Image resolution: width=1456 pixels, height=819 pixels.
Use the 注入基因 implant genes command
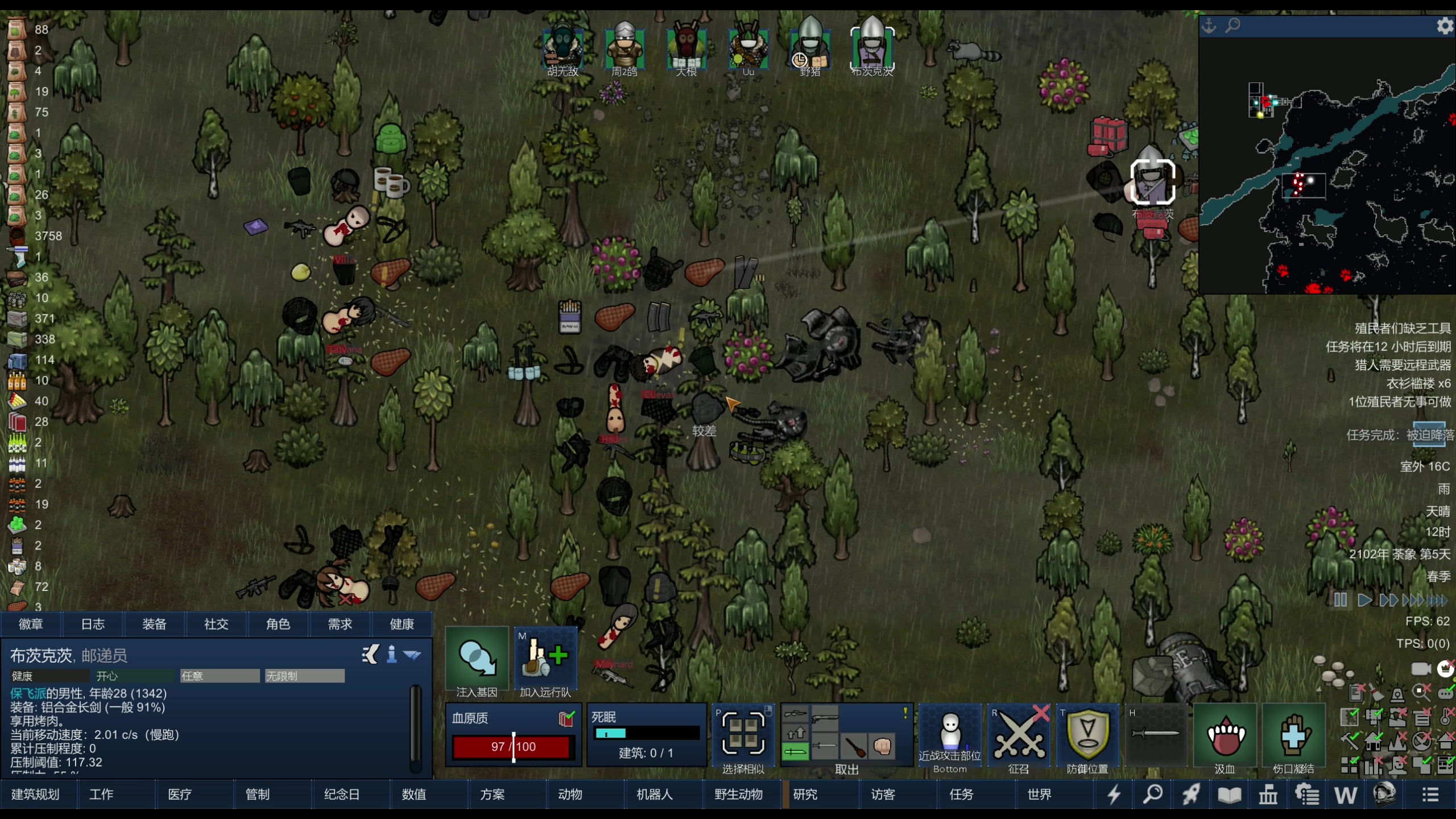[477, 660]
